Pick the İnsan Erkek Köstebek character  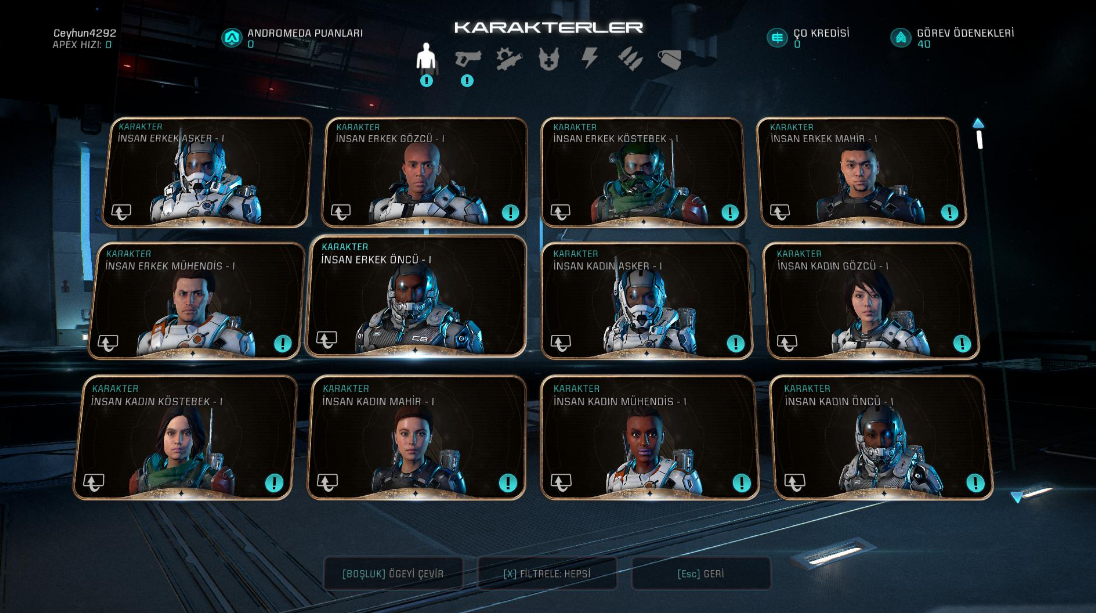(643, 172)
